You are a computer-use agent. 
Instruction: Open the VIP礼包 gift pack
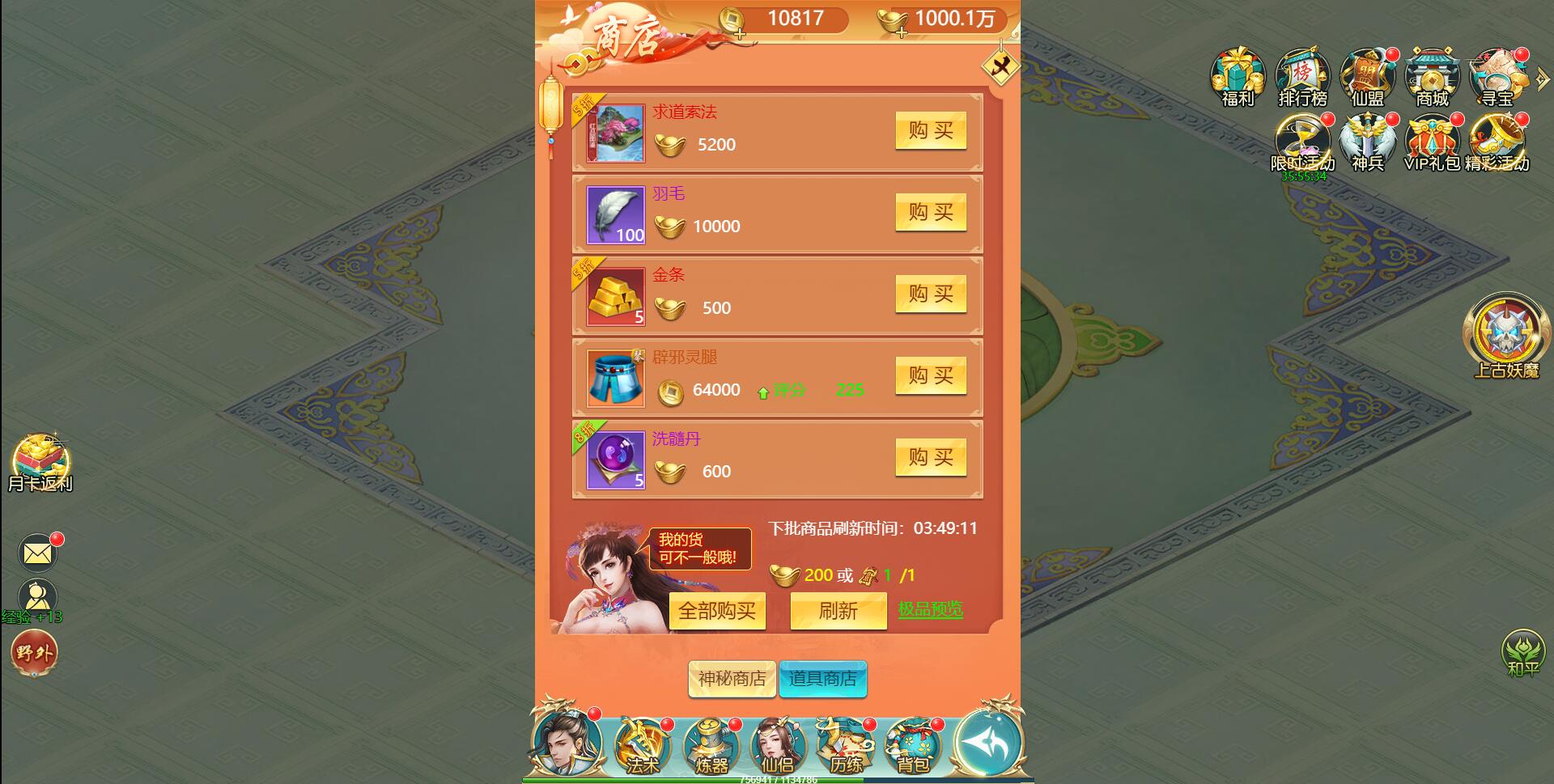point(1431,144)
